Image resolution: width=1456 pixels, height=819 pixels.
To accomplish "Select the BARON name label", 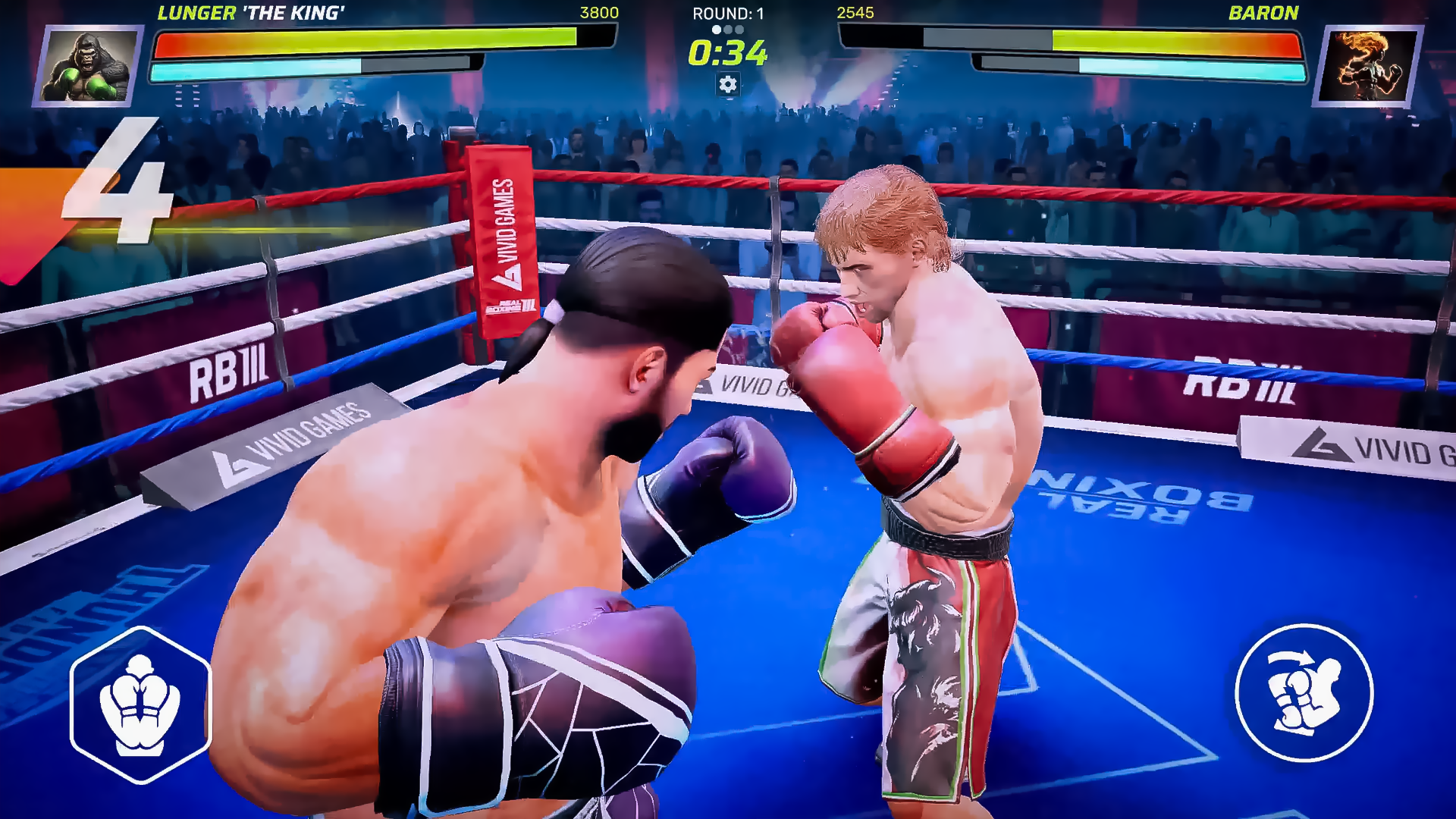I will click(x=1263, y=12).
